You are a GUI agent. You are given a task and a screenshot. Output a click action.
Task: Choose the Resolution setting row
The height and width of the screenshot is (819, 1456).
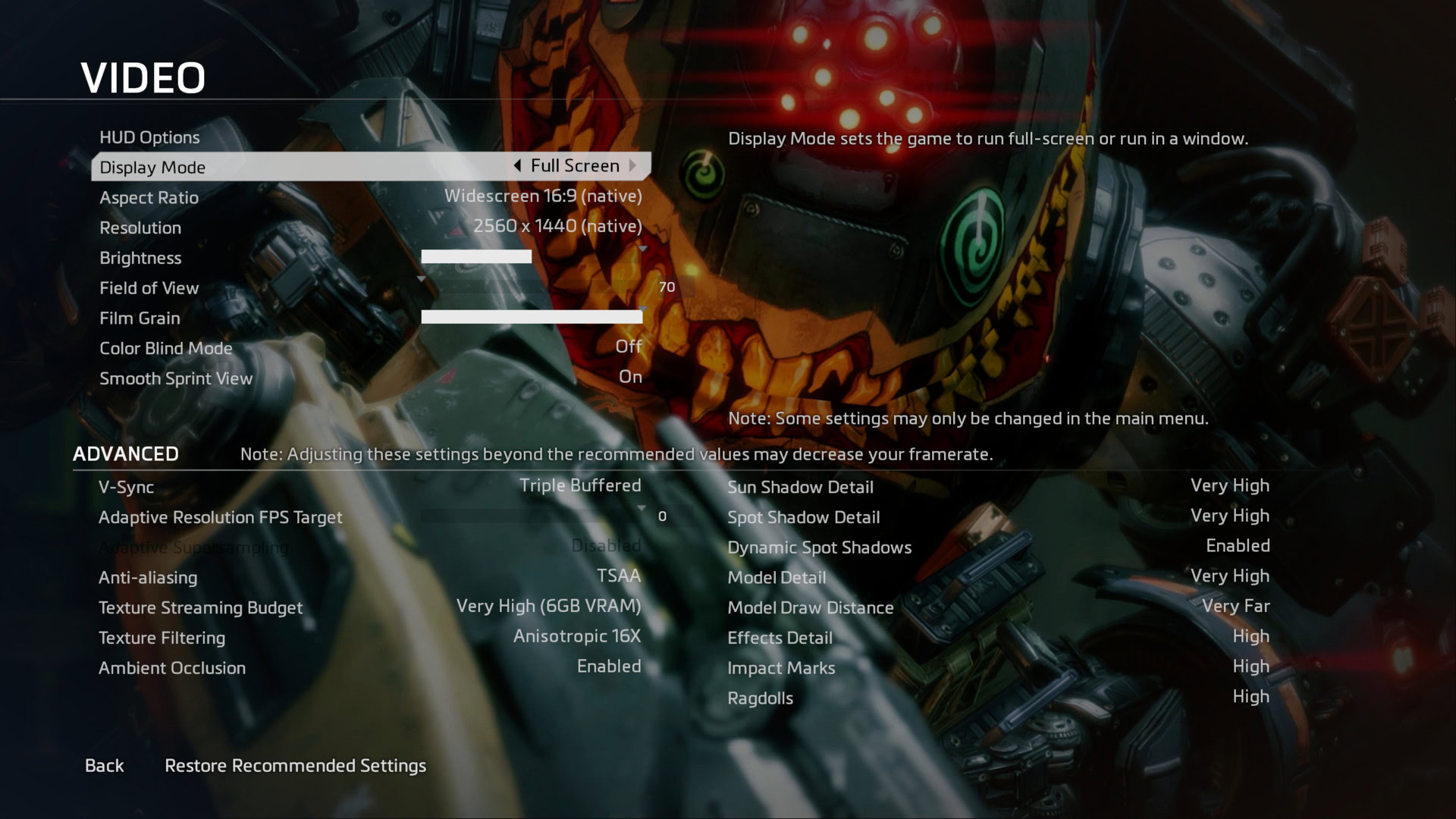tap(370, 227)
